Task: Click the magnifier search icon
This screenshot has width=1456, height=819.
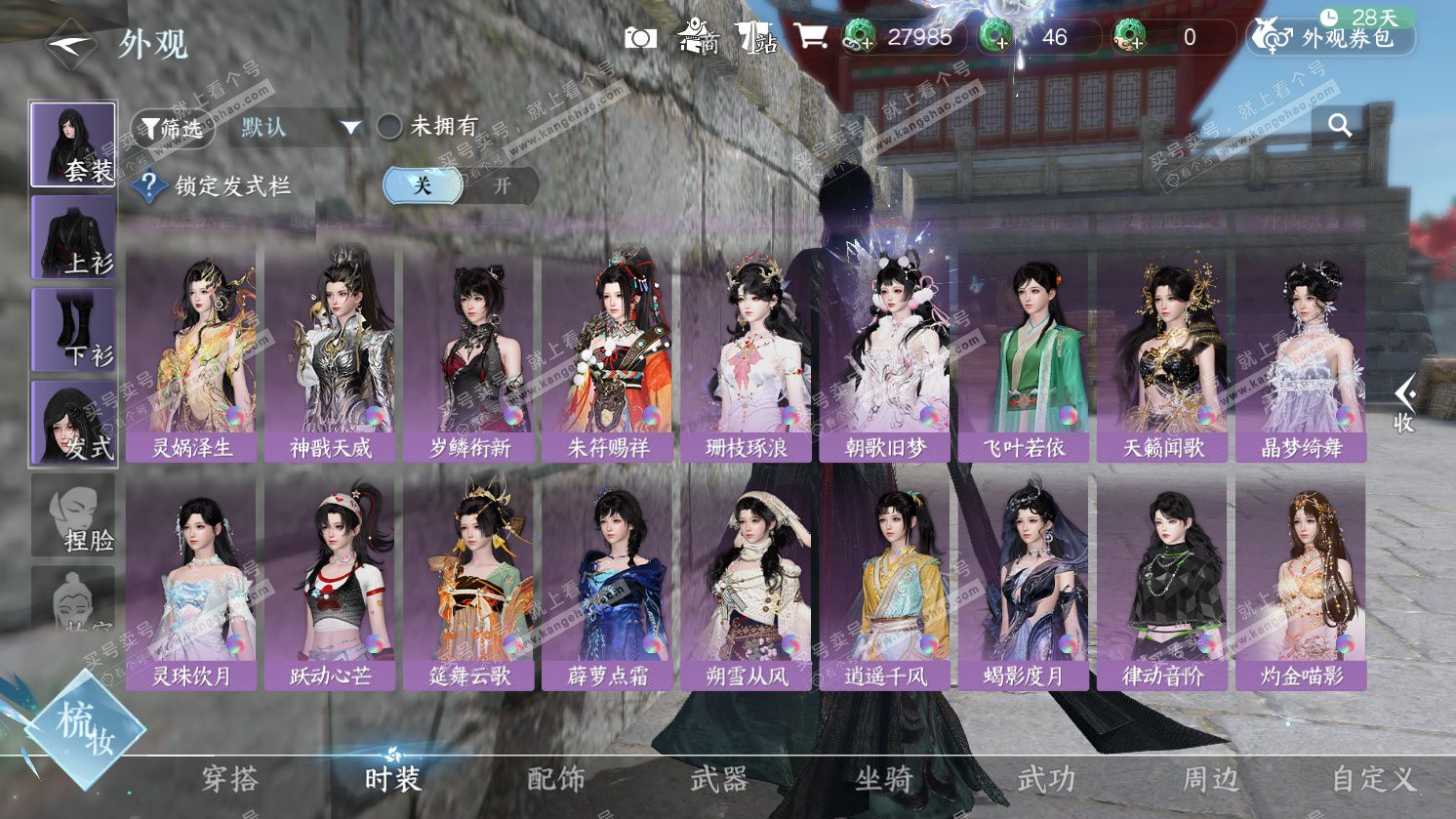Action: coord(1340,125)
